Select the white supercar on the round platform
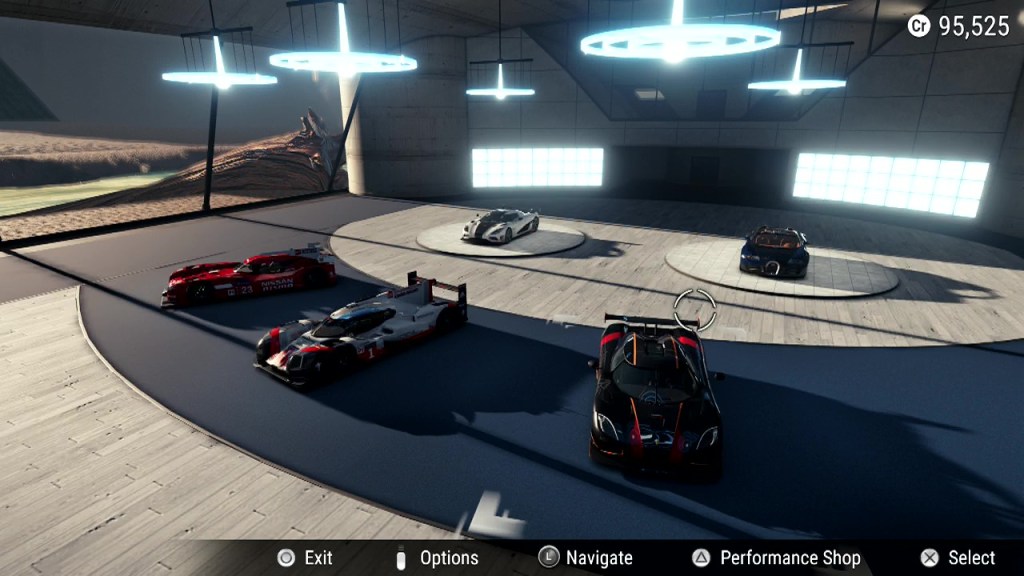1024x576 pixels. coord(500,225)
